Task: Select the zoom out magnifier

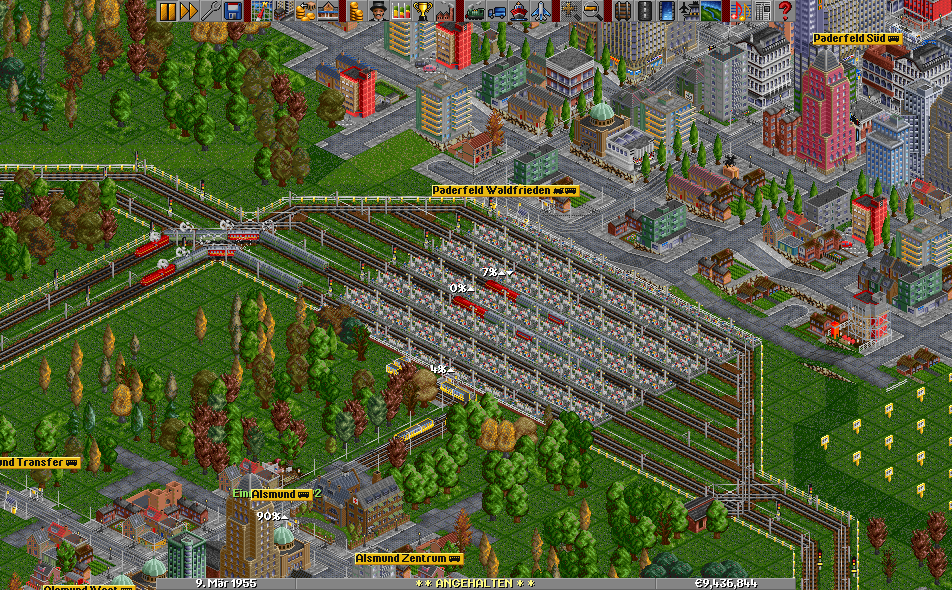Action: (x=593, y=11)
